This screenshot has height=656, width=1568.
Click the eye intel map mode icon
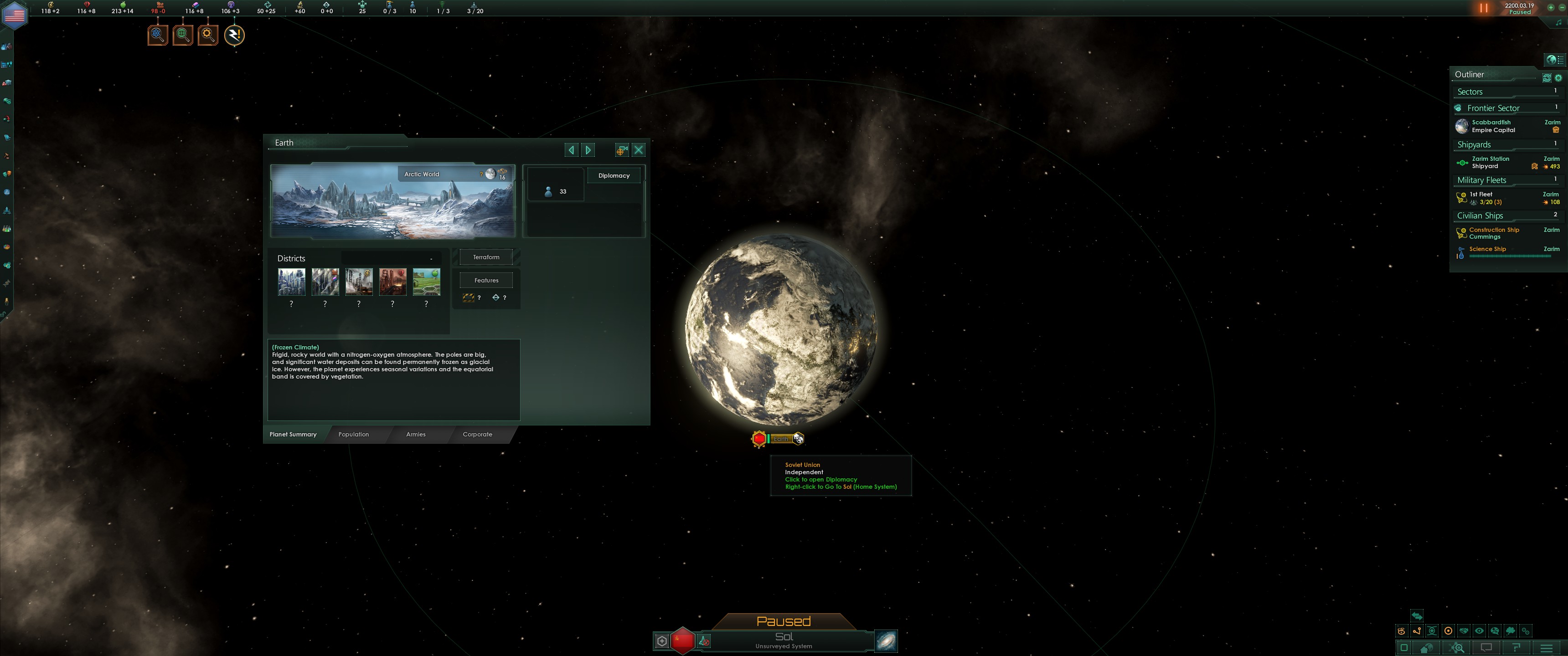coord(1479,632)
